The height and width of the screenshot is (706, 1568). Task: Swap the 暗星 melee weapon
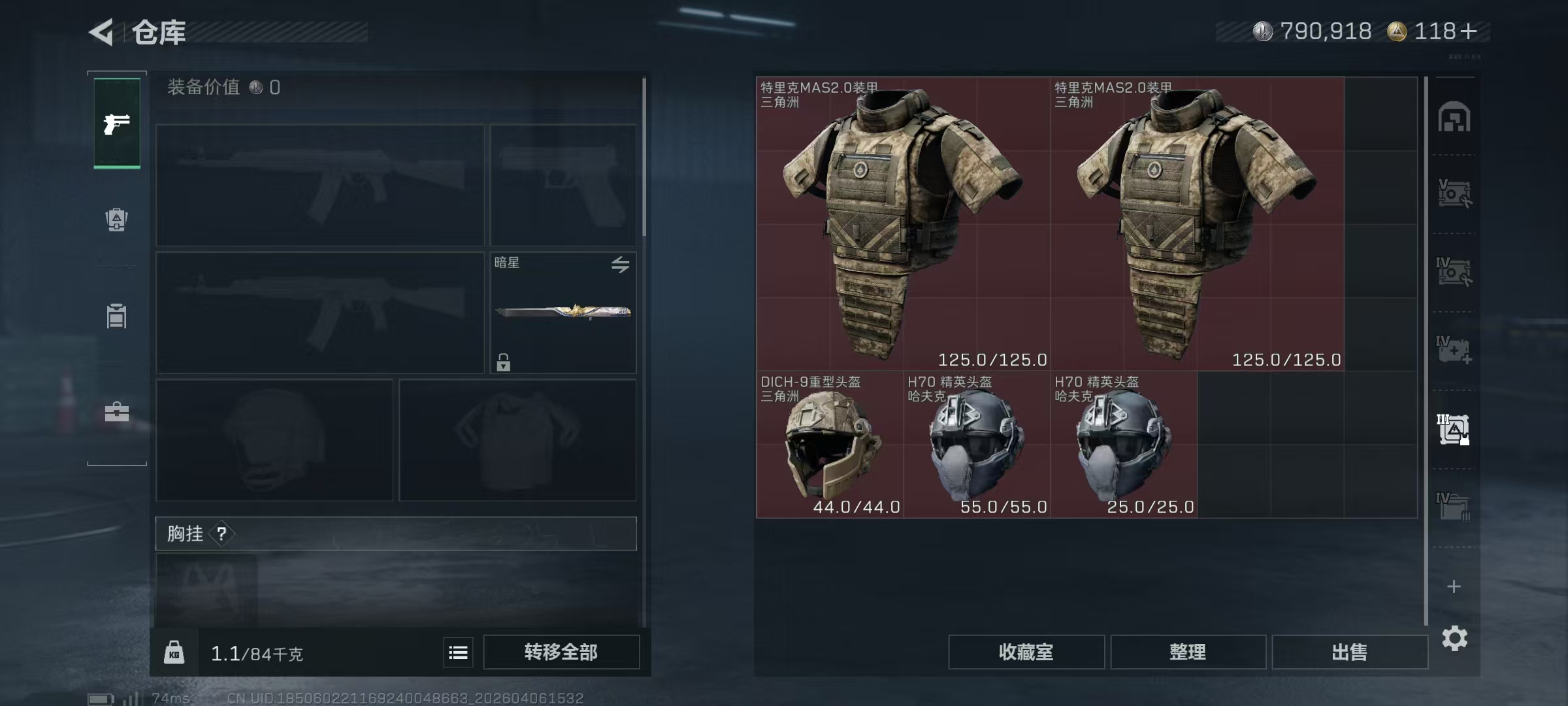click(x=620, y=265)
